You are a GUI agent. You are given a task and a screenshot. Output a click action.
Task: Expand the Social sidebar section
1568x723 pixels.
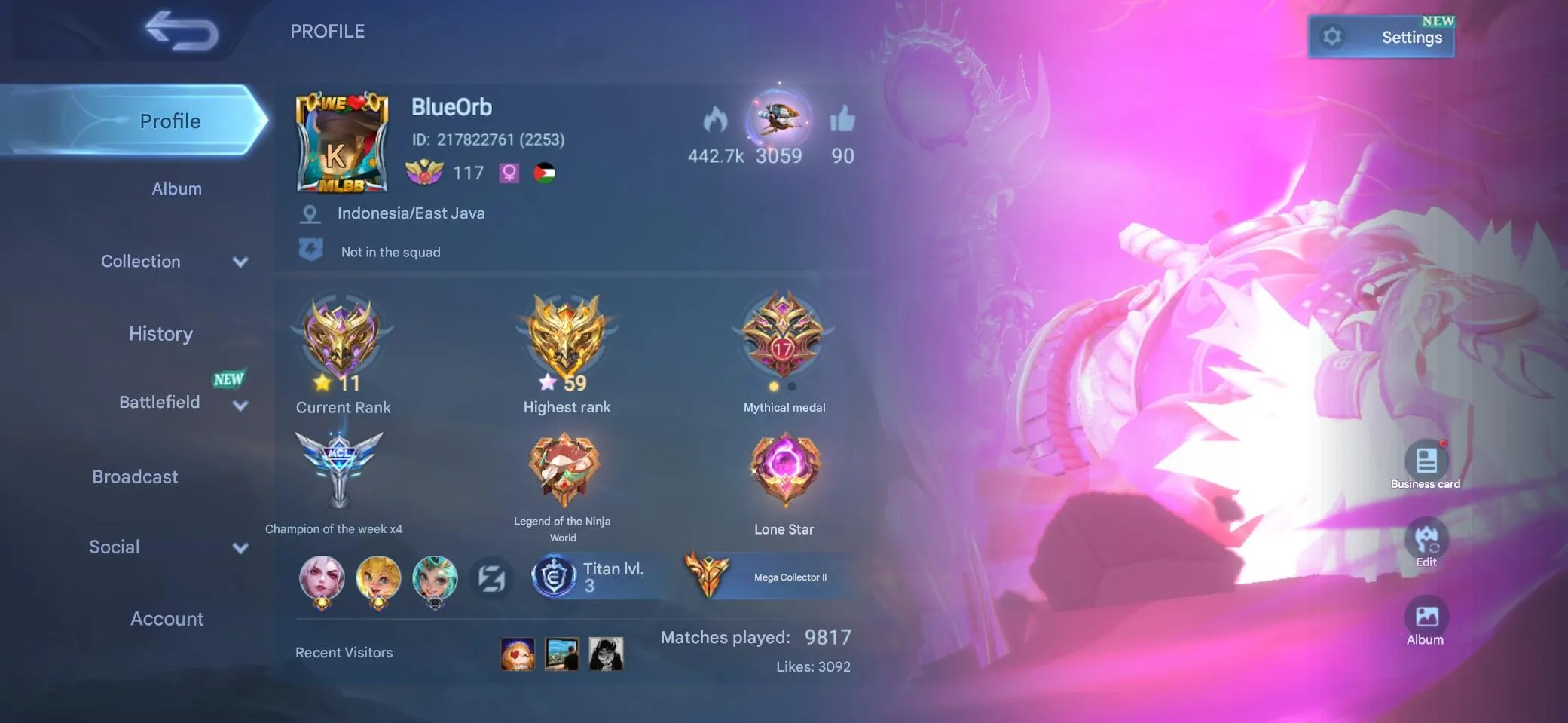114,546
